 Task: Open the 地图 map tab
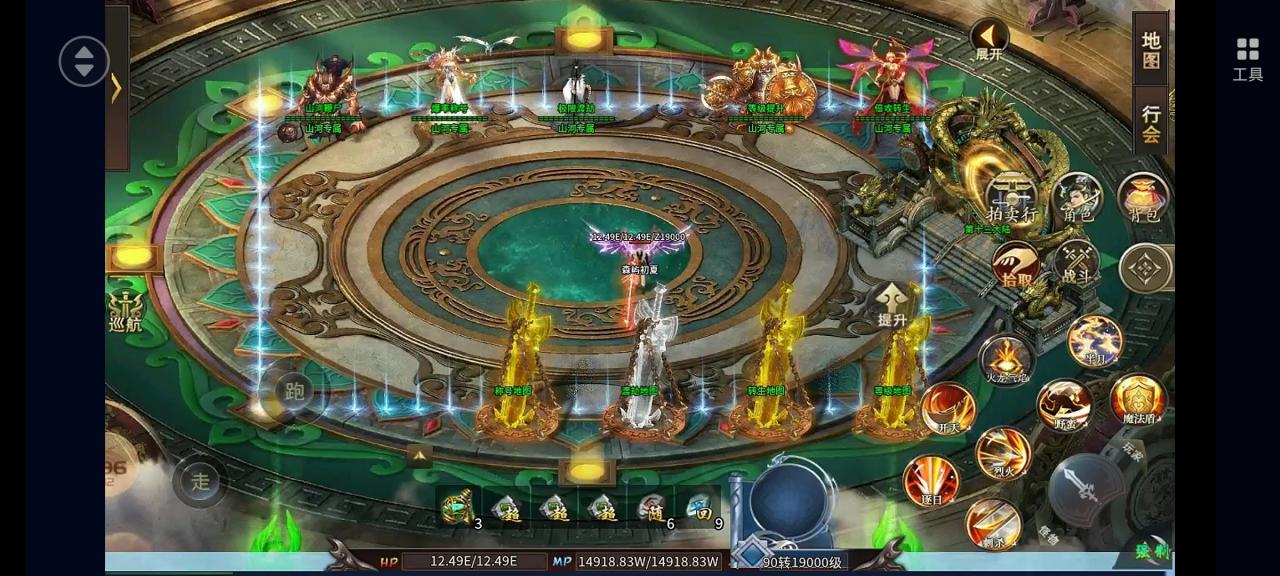tap(1150, 50)
